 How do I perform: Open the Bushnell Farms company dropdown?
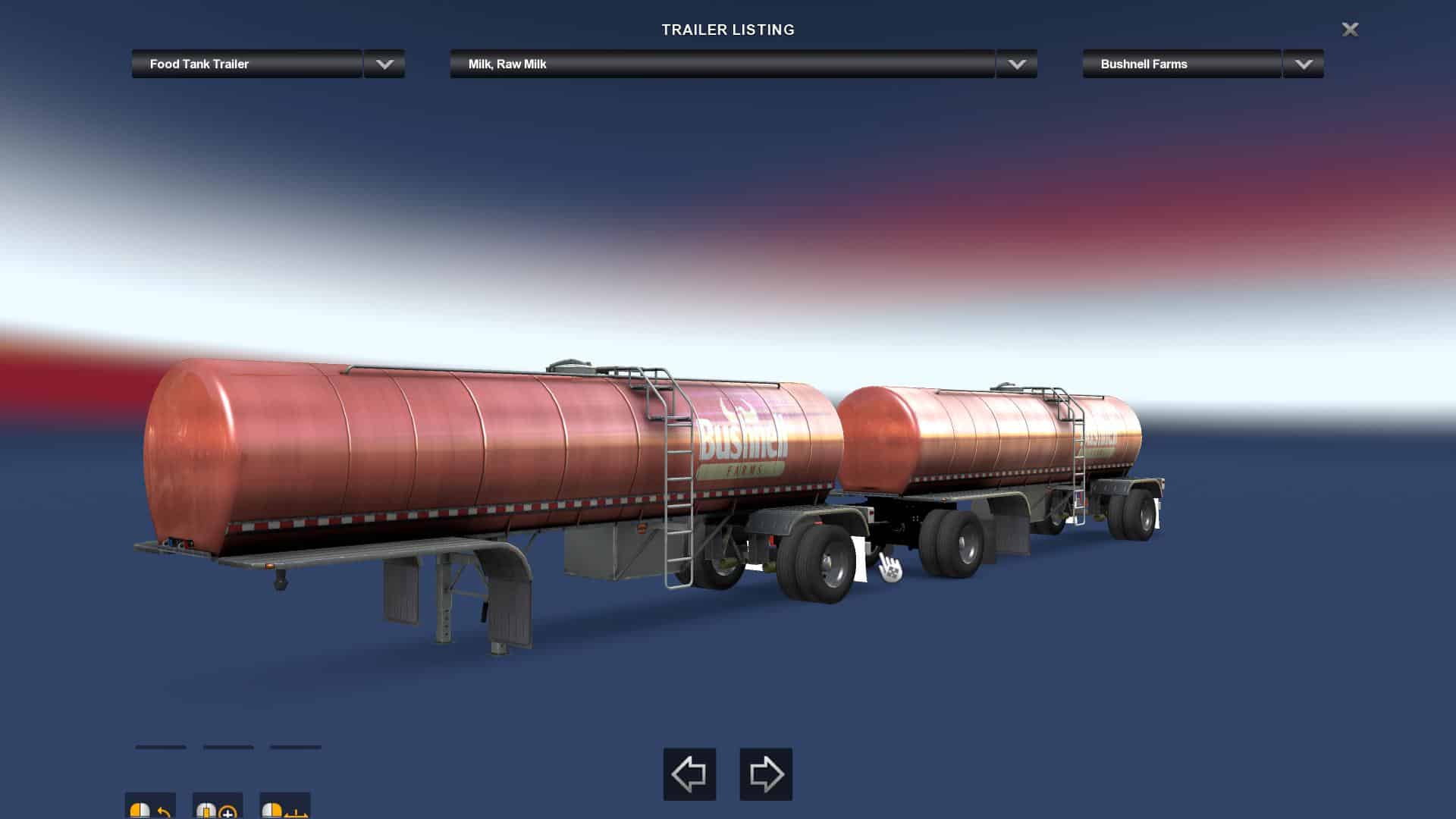(1180, 64)
